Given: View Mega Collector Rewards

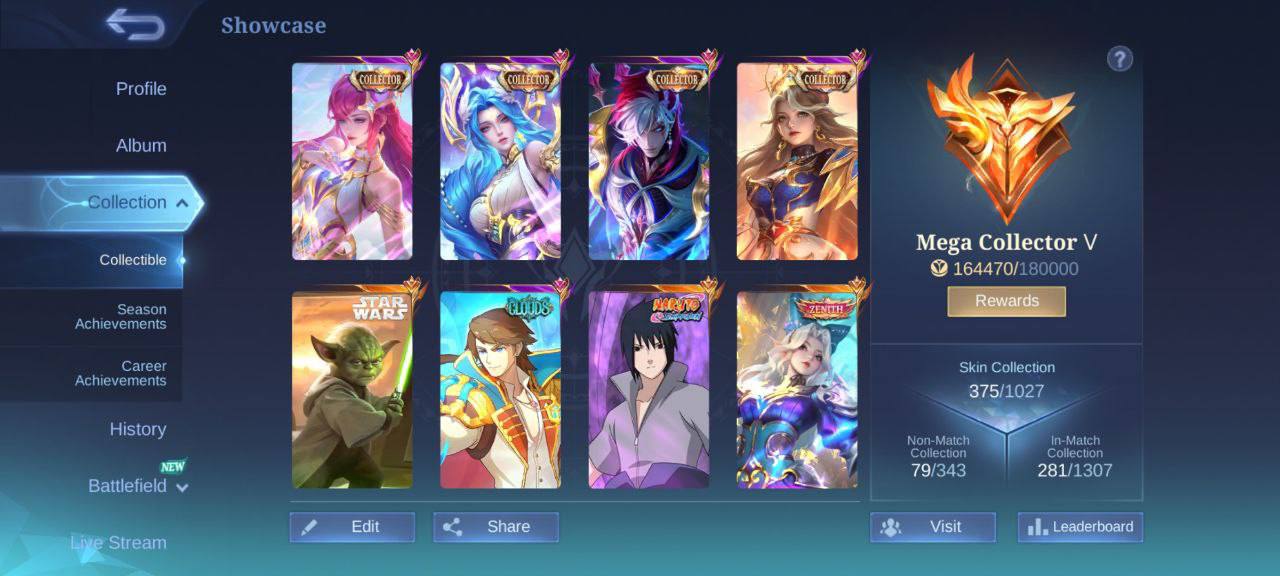Looking at the screenshot, I should pos(1006,301).
